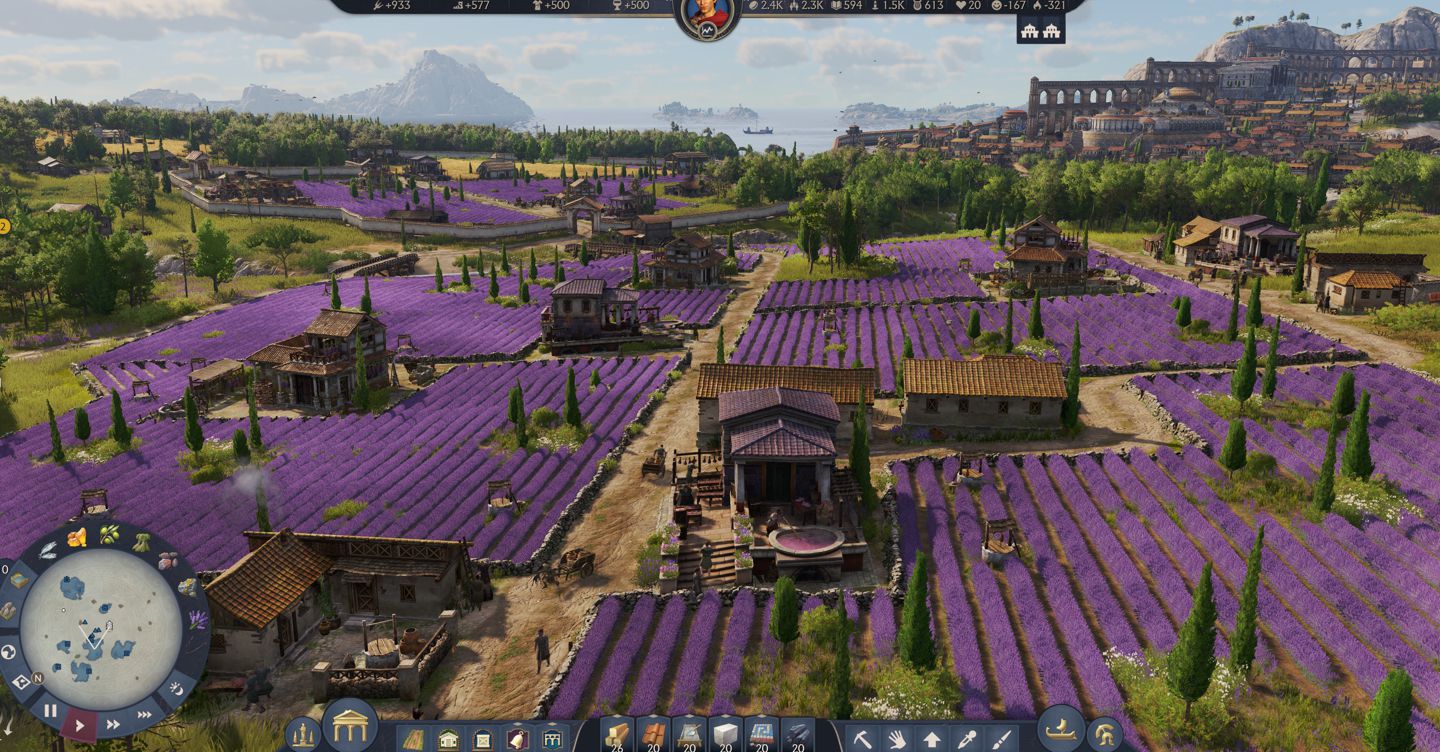Open the world globe view button
The width and height of the screenshot is (1440, 752).
(x=7, y=652)
